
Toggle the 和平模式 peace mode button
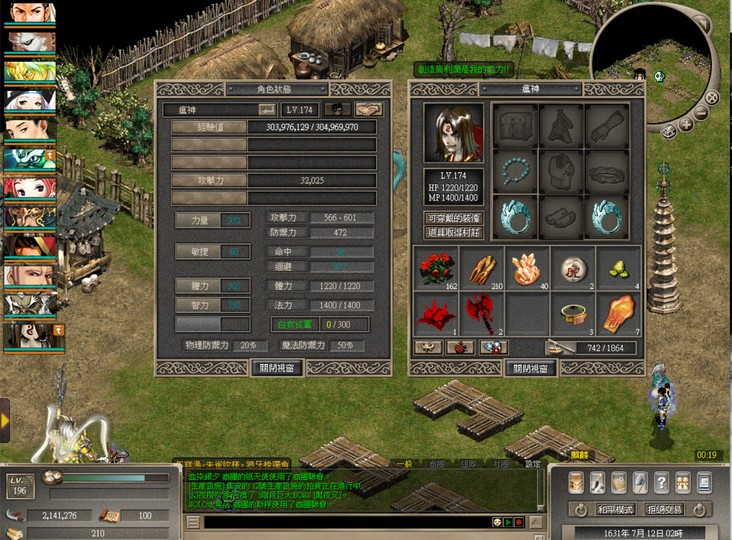click(x=617, y=509)
